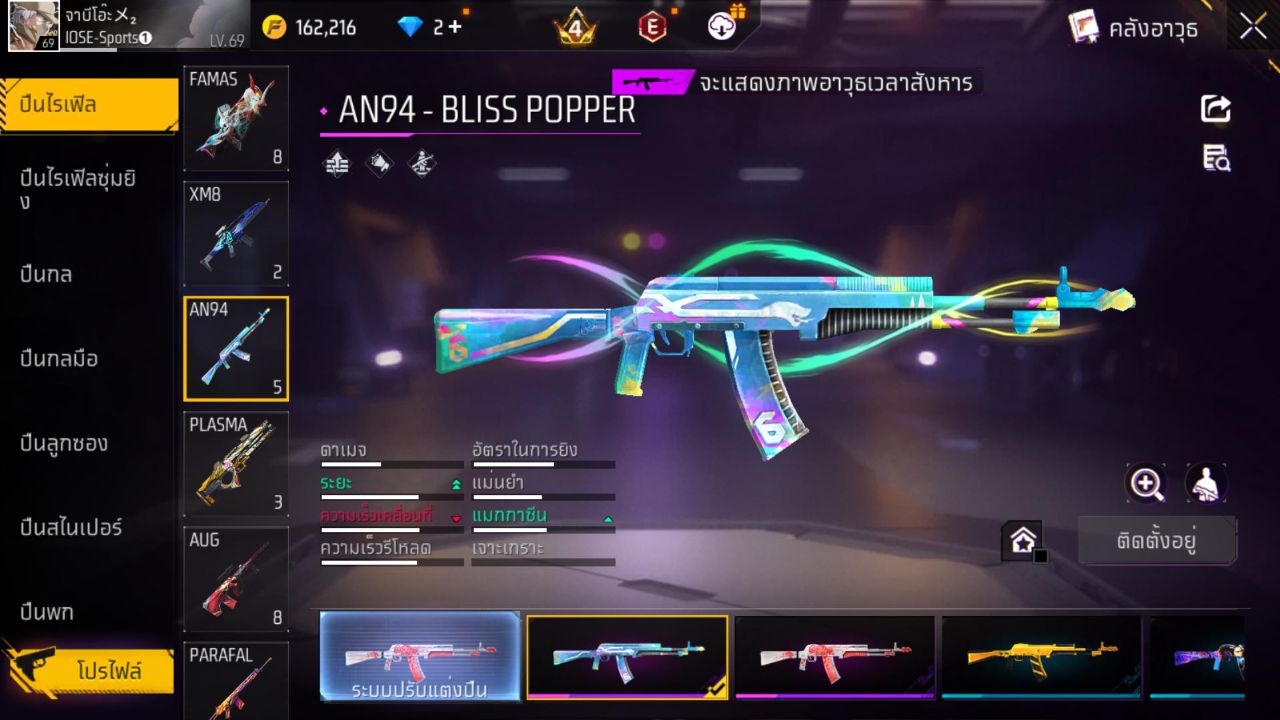Click the ติดตั้งอยู่ equipped button
This screenshot has width=1280, height=720.
pyautogui.click(x=1157, y=539)
